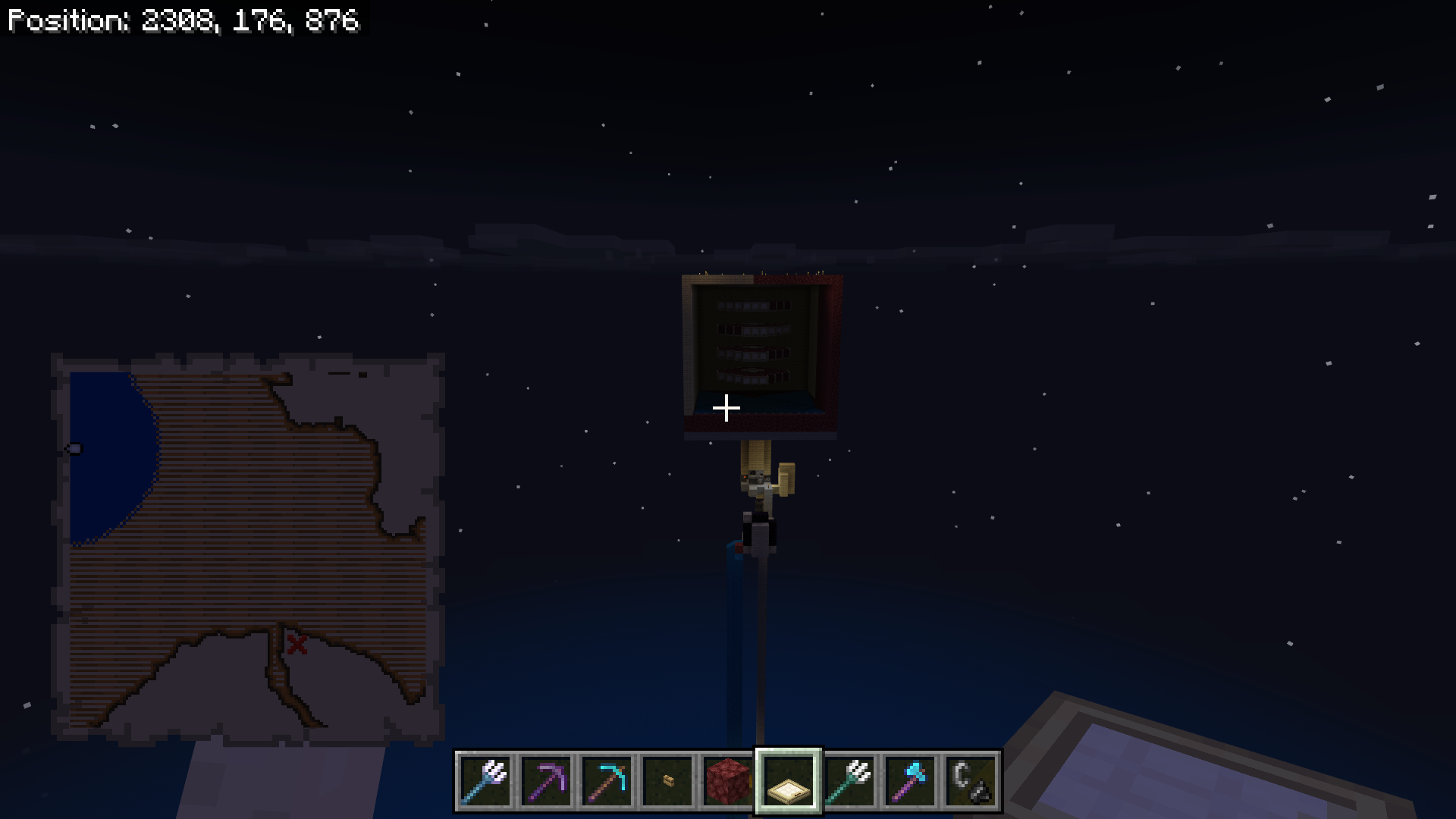Click the red X marker on the treasure map

click(296, 645)
